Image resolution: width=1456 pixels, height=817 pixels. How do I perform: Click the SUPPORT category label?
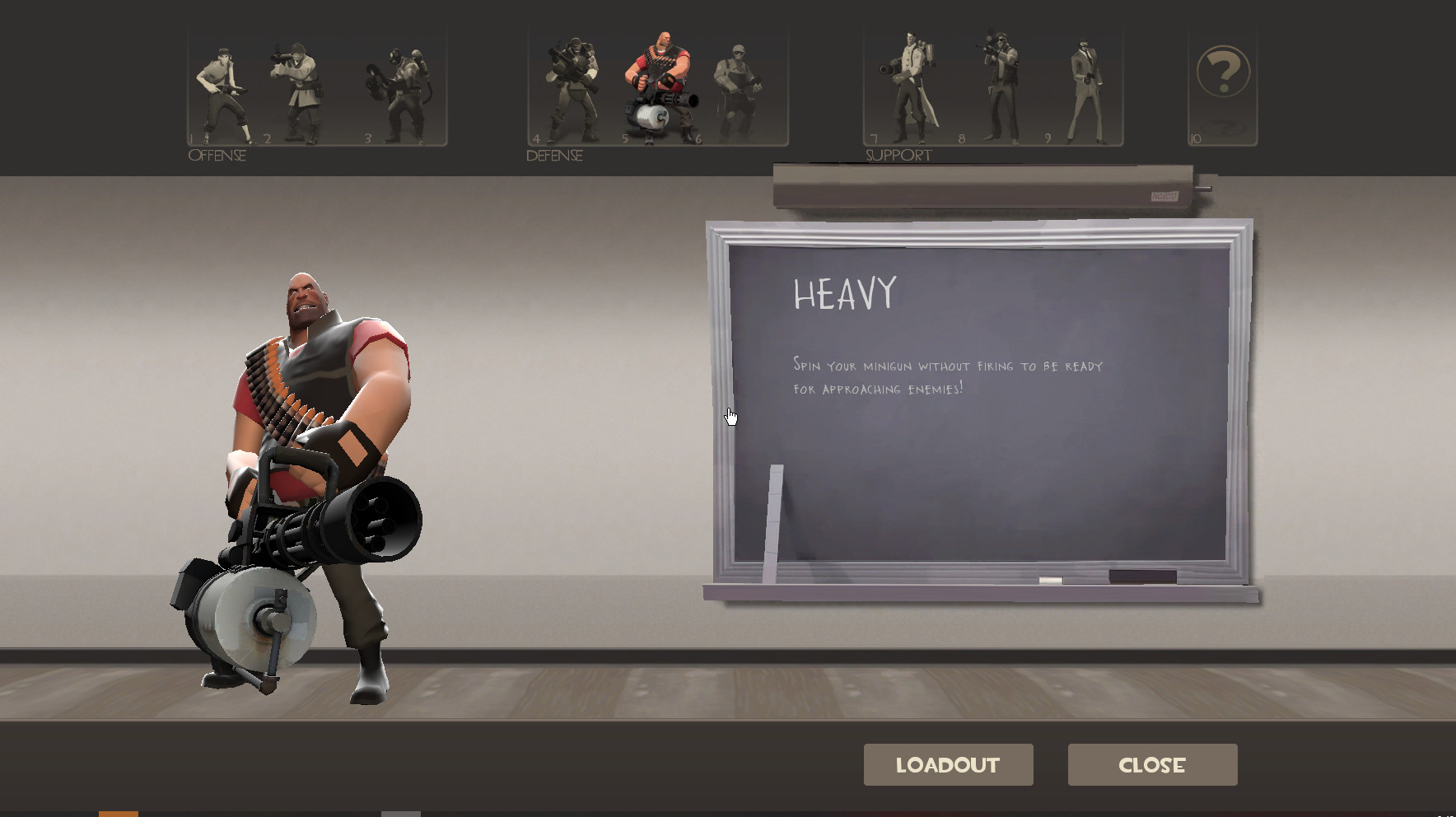click(x=898, y=154)
